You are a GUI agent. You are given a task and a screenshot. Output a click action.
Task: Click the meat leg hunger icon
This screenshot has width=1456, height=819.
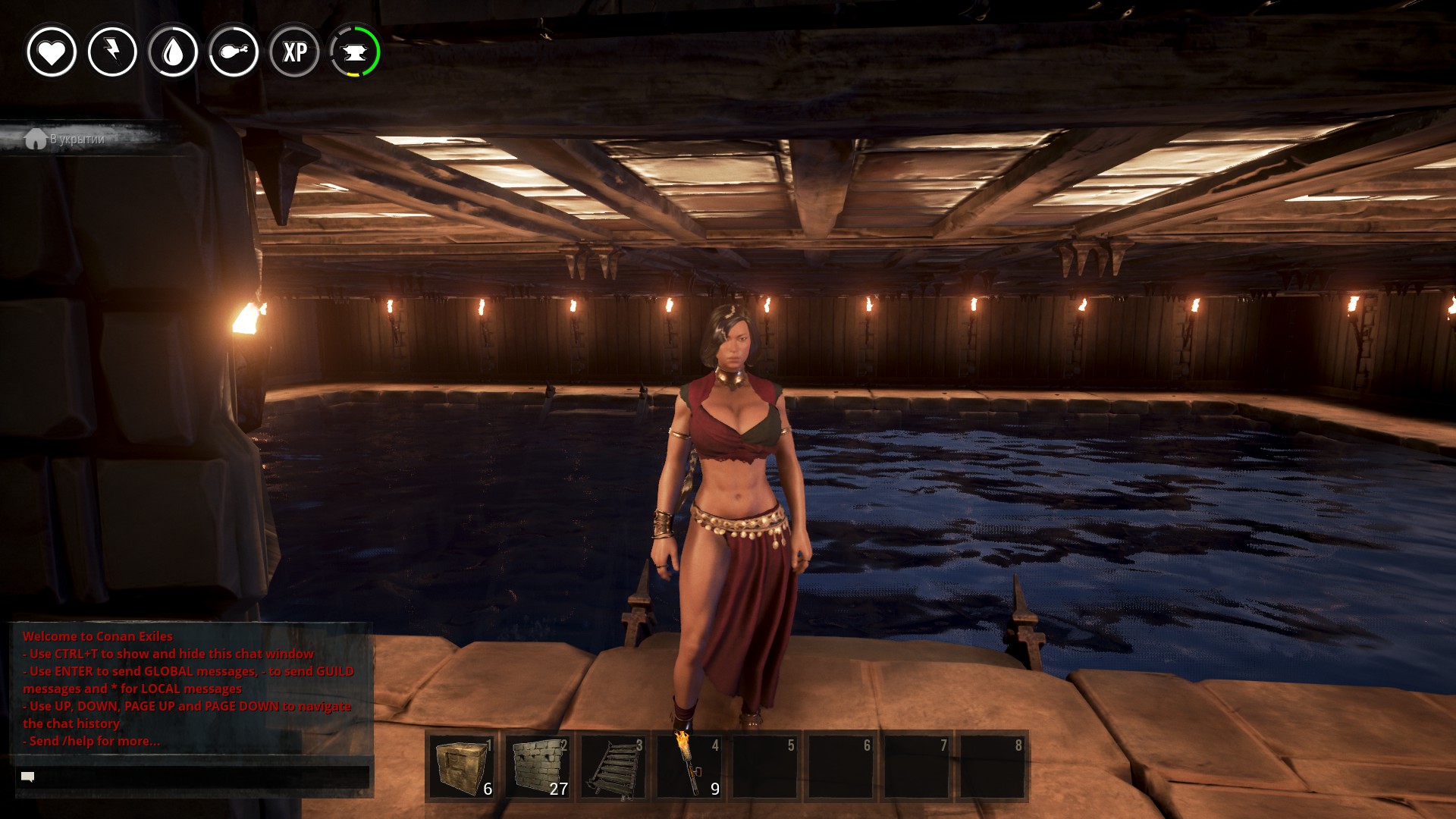234,52
